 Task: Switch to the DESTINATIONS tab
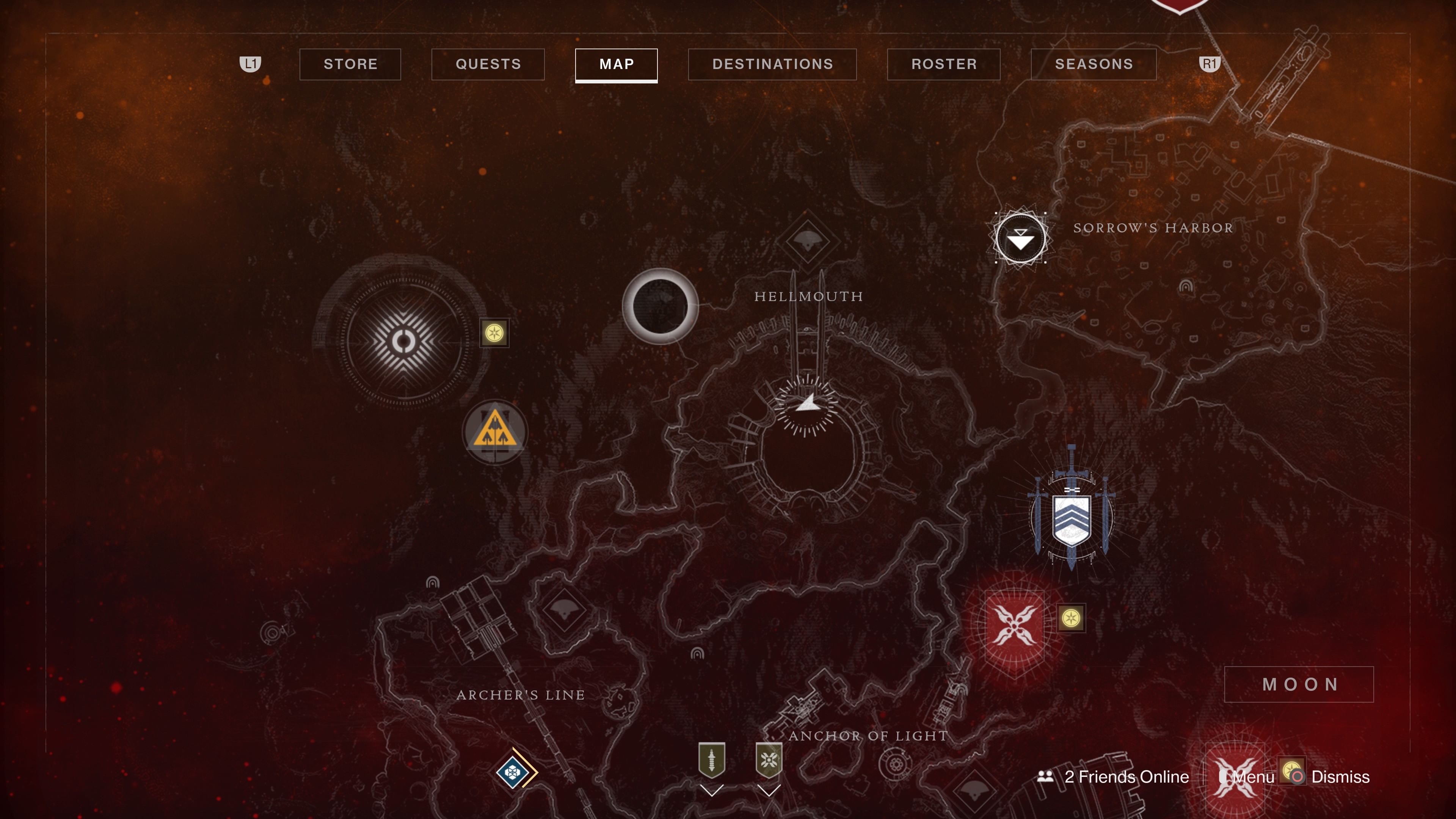[772, 64]
